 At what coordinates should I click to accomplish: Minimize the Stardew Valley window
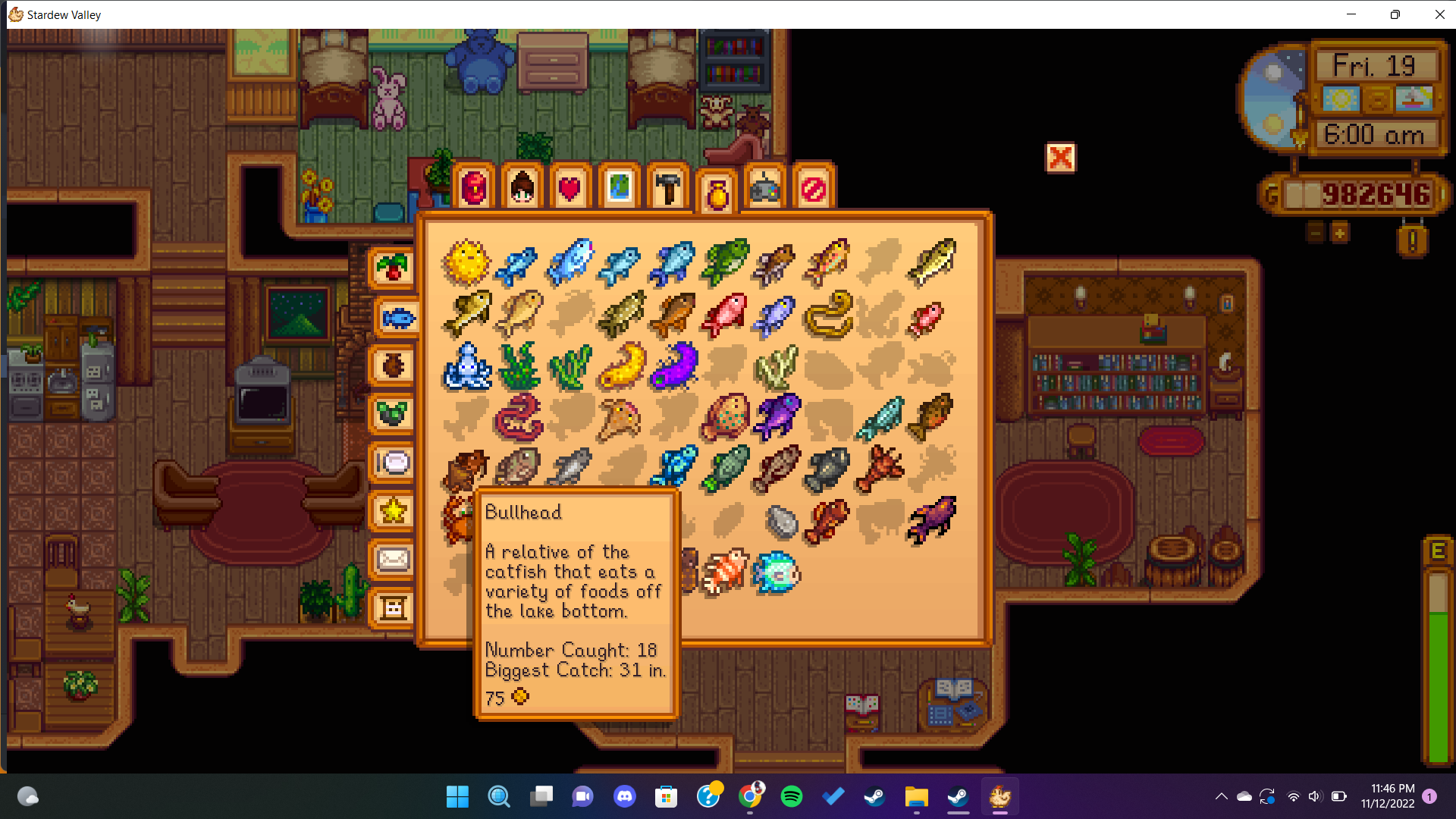(1351, 14)
